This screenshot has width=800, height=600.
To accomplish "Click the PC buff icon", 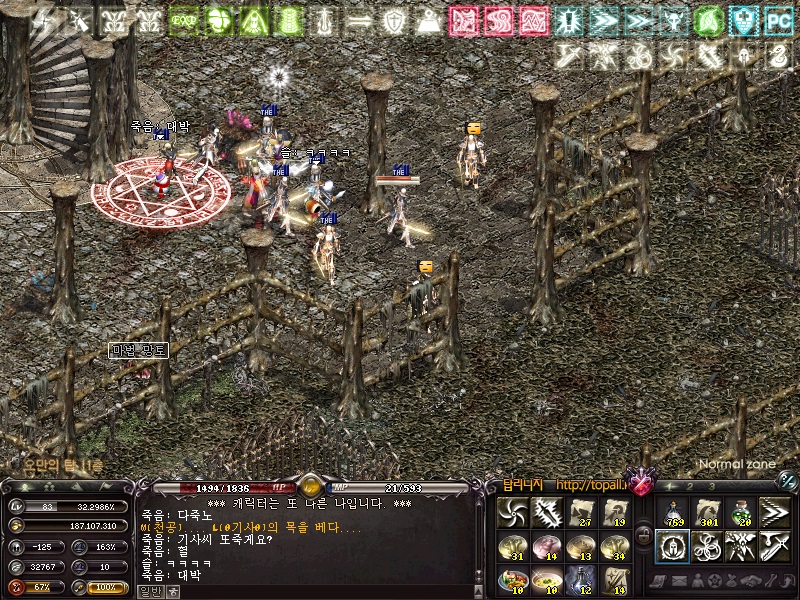I will click(x=777, y=19).
